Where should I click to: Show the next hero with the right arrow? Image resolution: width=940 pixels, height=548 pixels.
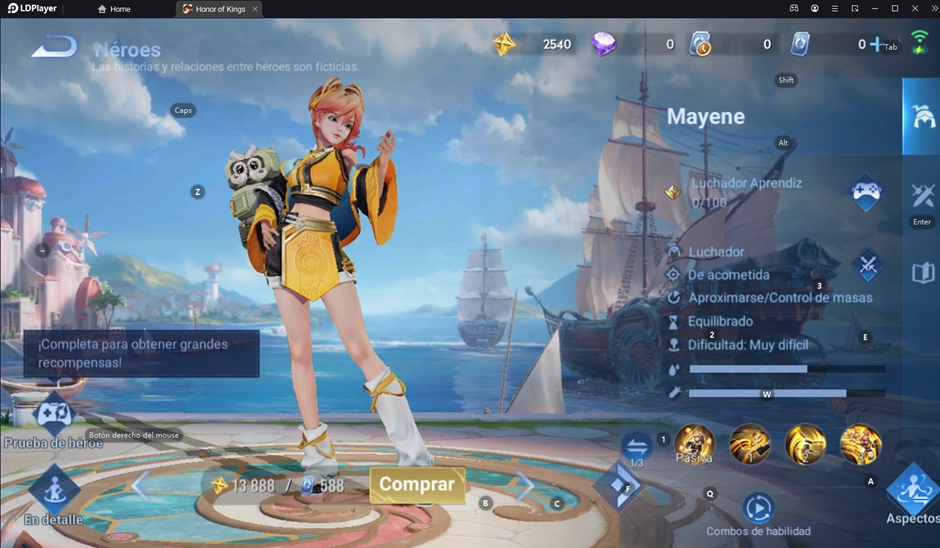pyautogui.click(x=525, y=487)
